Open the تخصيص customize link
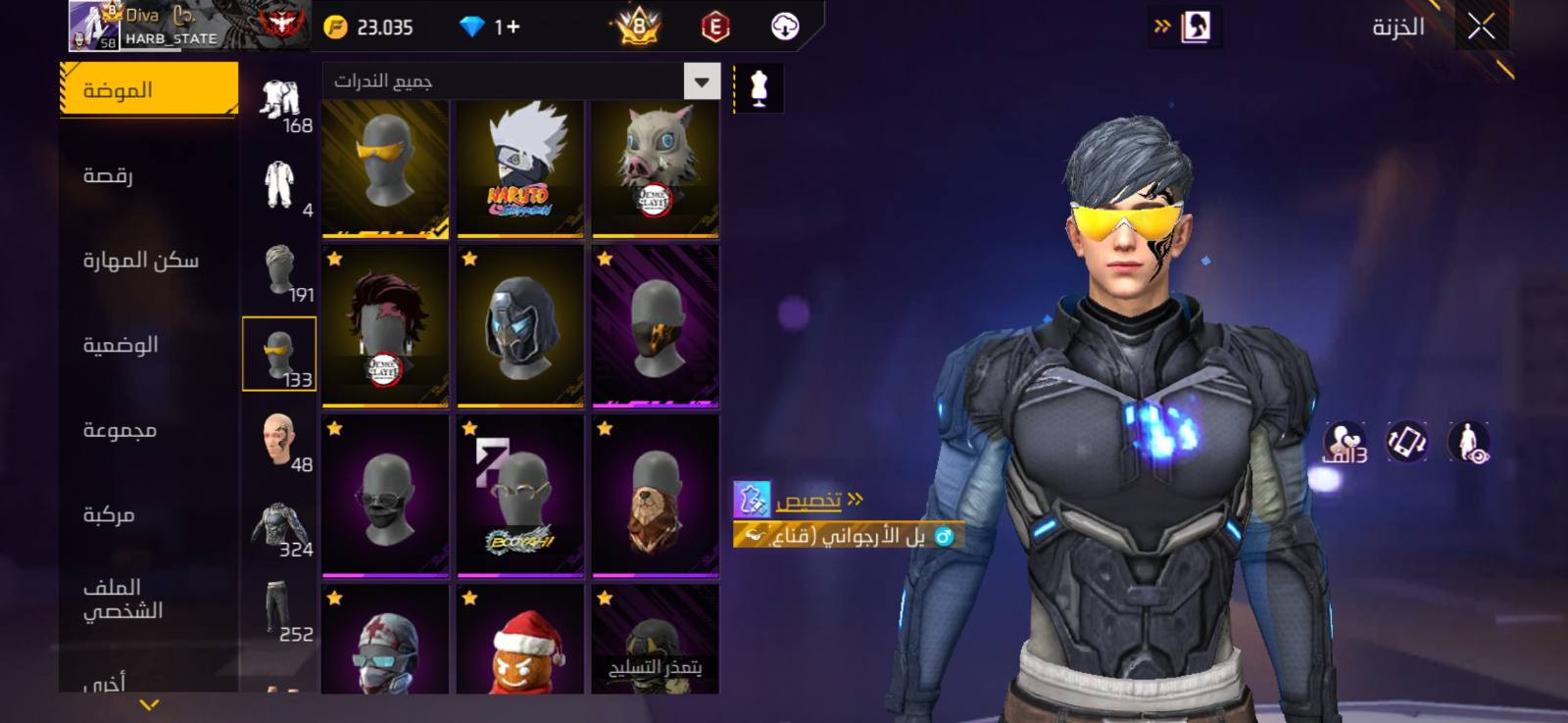The width and height of the screenshot is (1568, 723). 808,501
